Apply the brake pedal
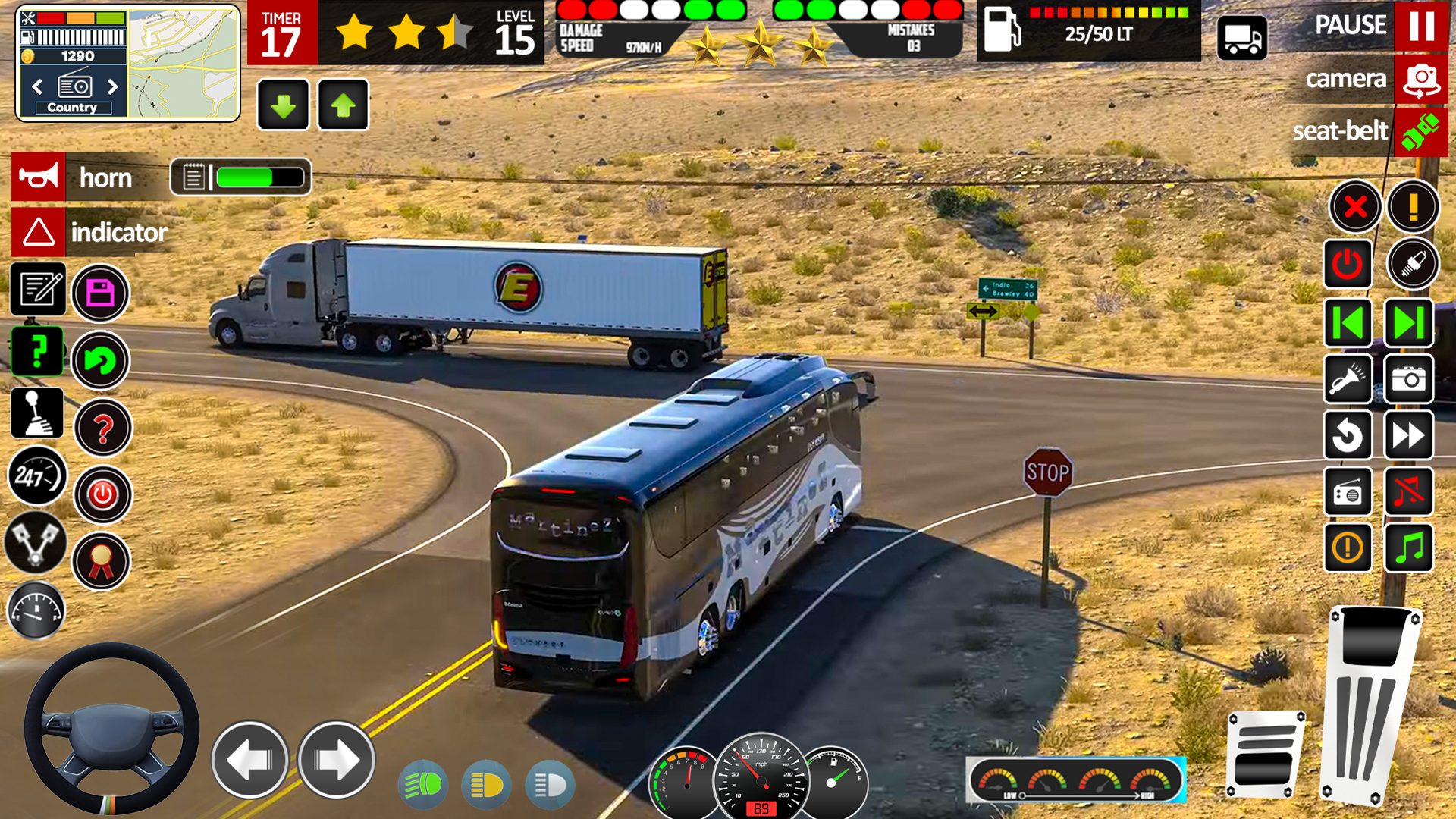 click(1265, 753)
